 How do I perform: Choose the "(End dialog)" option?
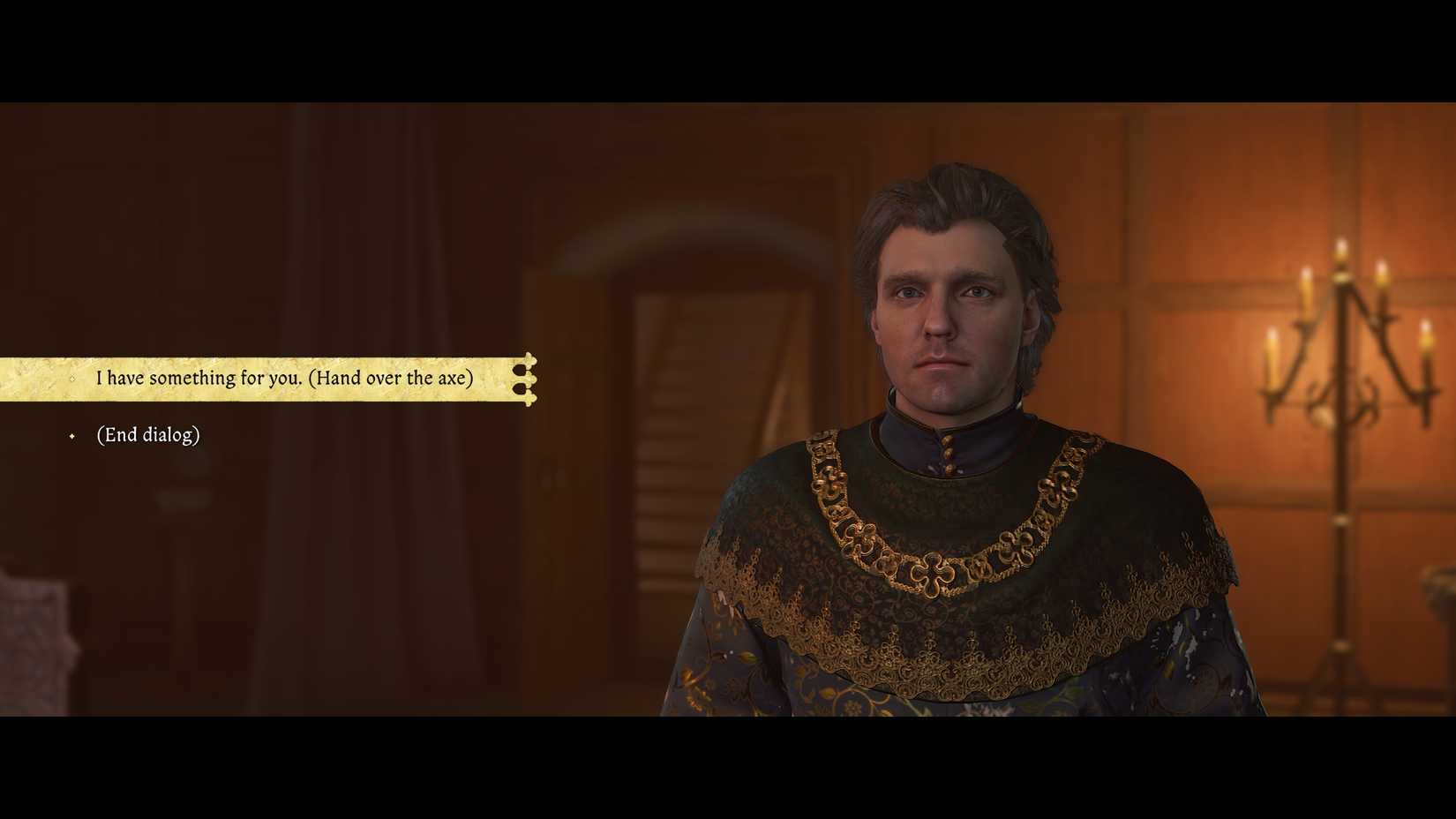coord(147,434)
